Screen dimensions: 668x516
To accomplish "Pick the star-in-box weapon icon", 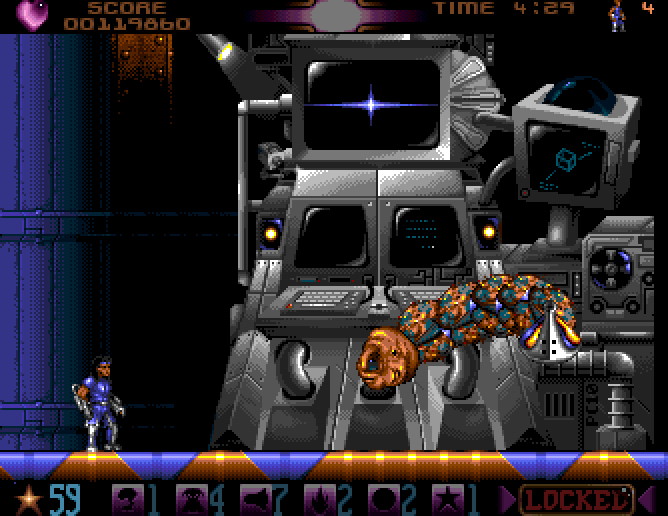I will coord(445,497).
